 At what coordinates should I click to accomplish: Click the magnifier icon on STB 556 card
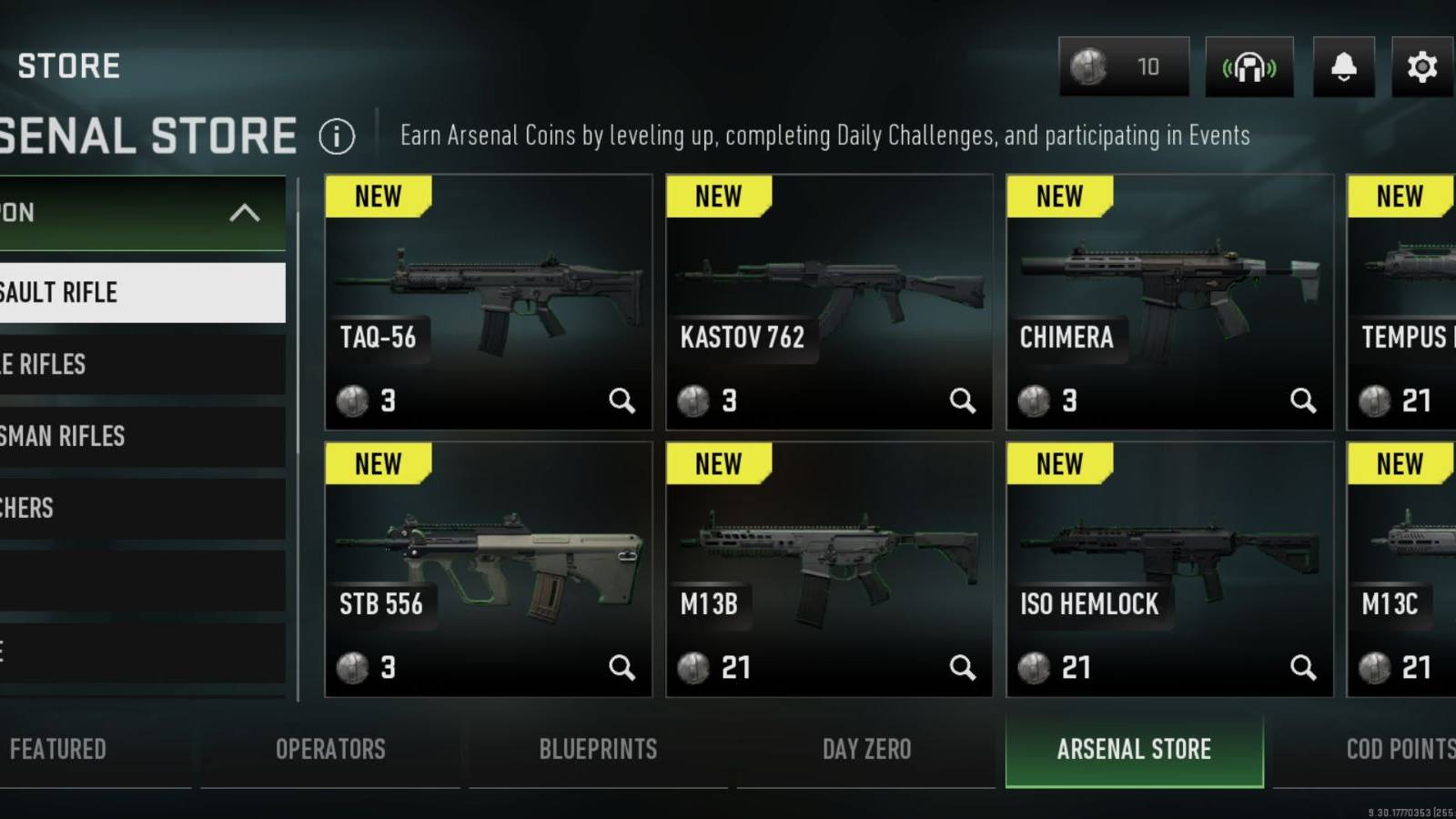[x=623, y=667]
